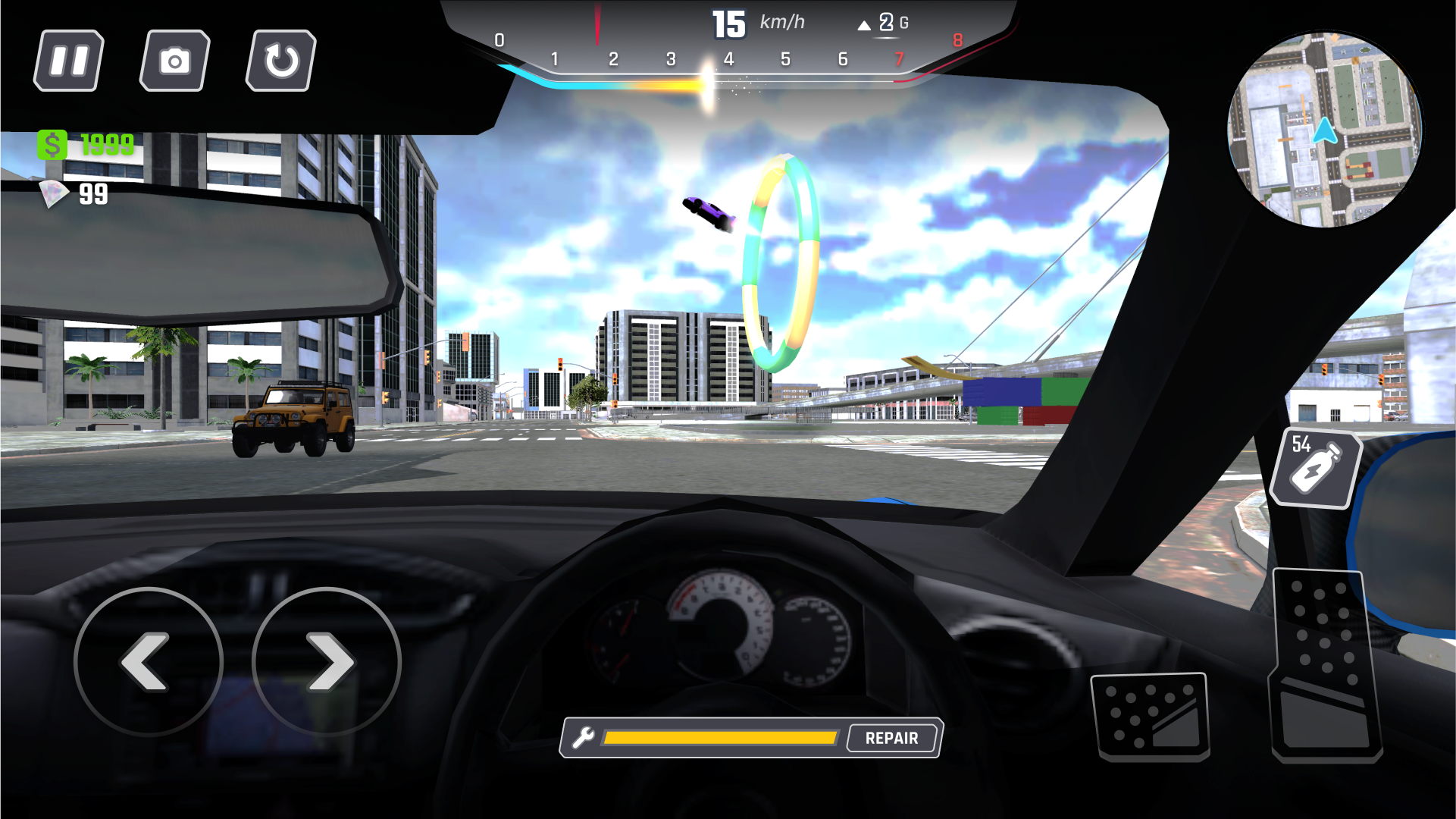Image resolution: width=1456 pixels, height=819 pixels.
Task: Steer left with the left arrow control
Action: point(150,663)
